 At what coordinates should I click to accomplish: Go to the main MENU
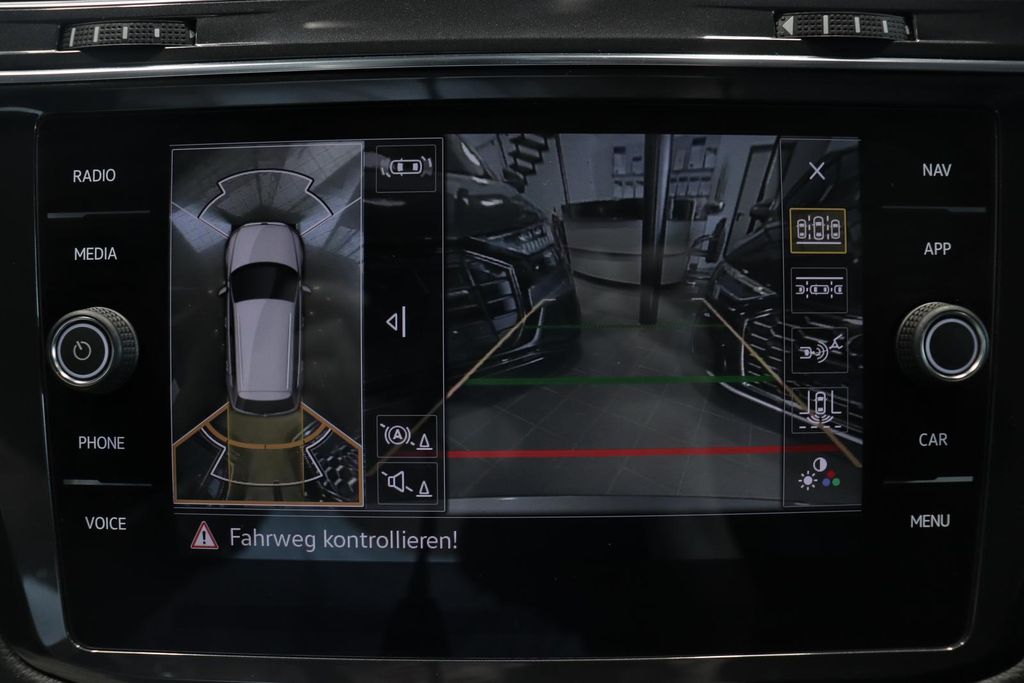point(930,521)
